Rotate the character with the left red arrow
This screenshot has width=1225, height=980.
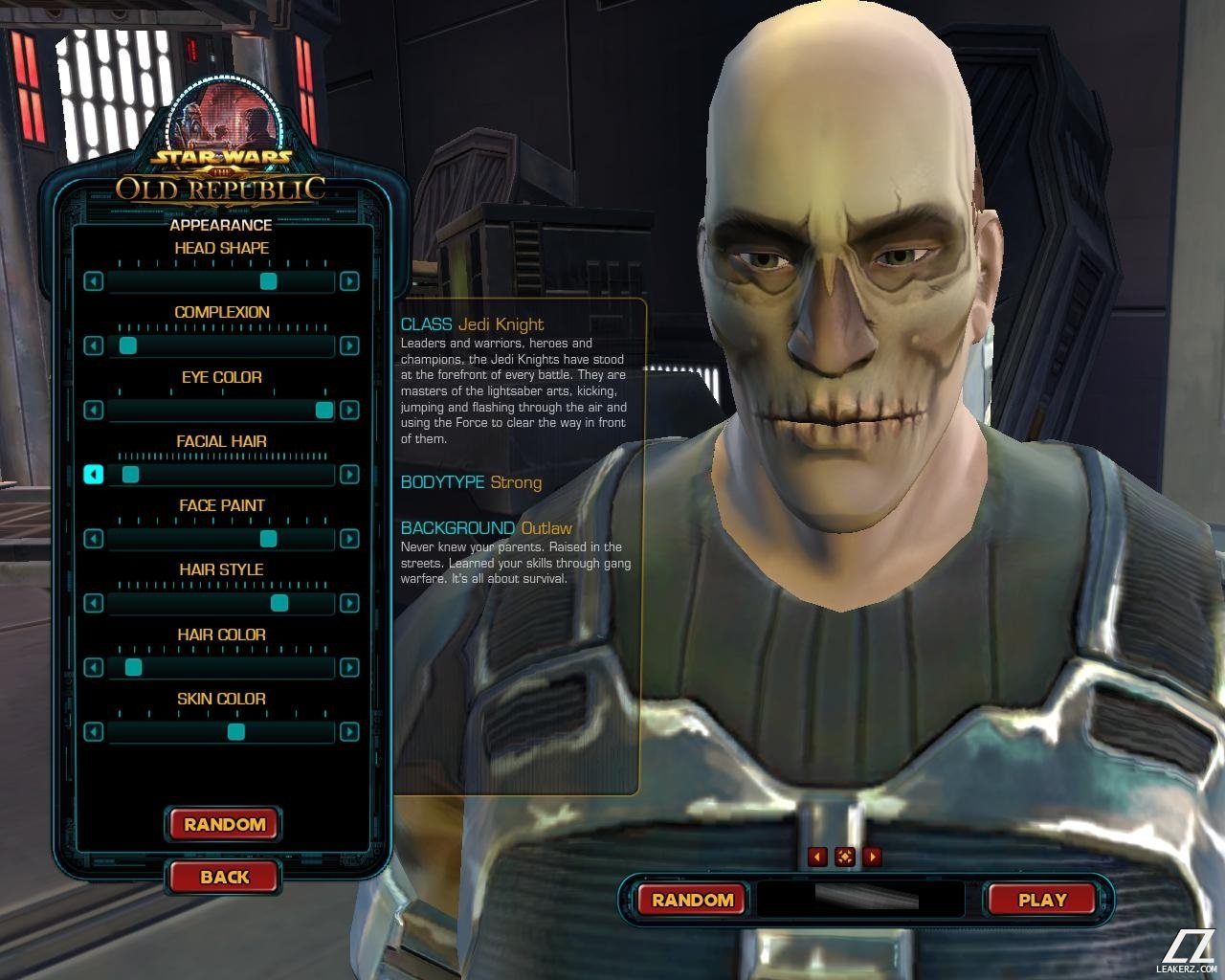pos(817,857)
